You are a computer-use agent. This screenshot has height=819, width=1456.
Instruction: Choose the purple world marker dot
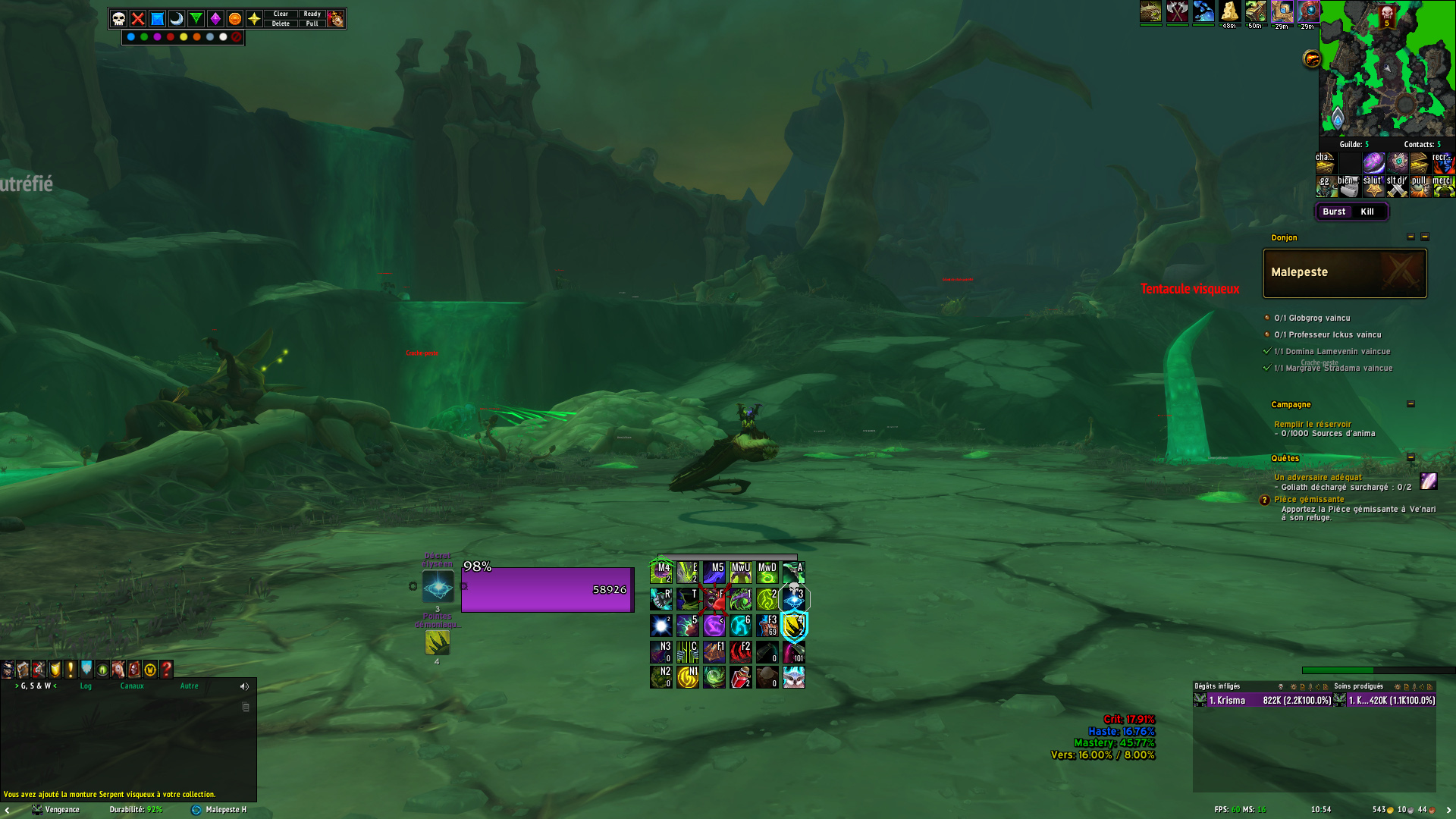(157, 36)
